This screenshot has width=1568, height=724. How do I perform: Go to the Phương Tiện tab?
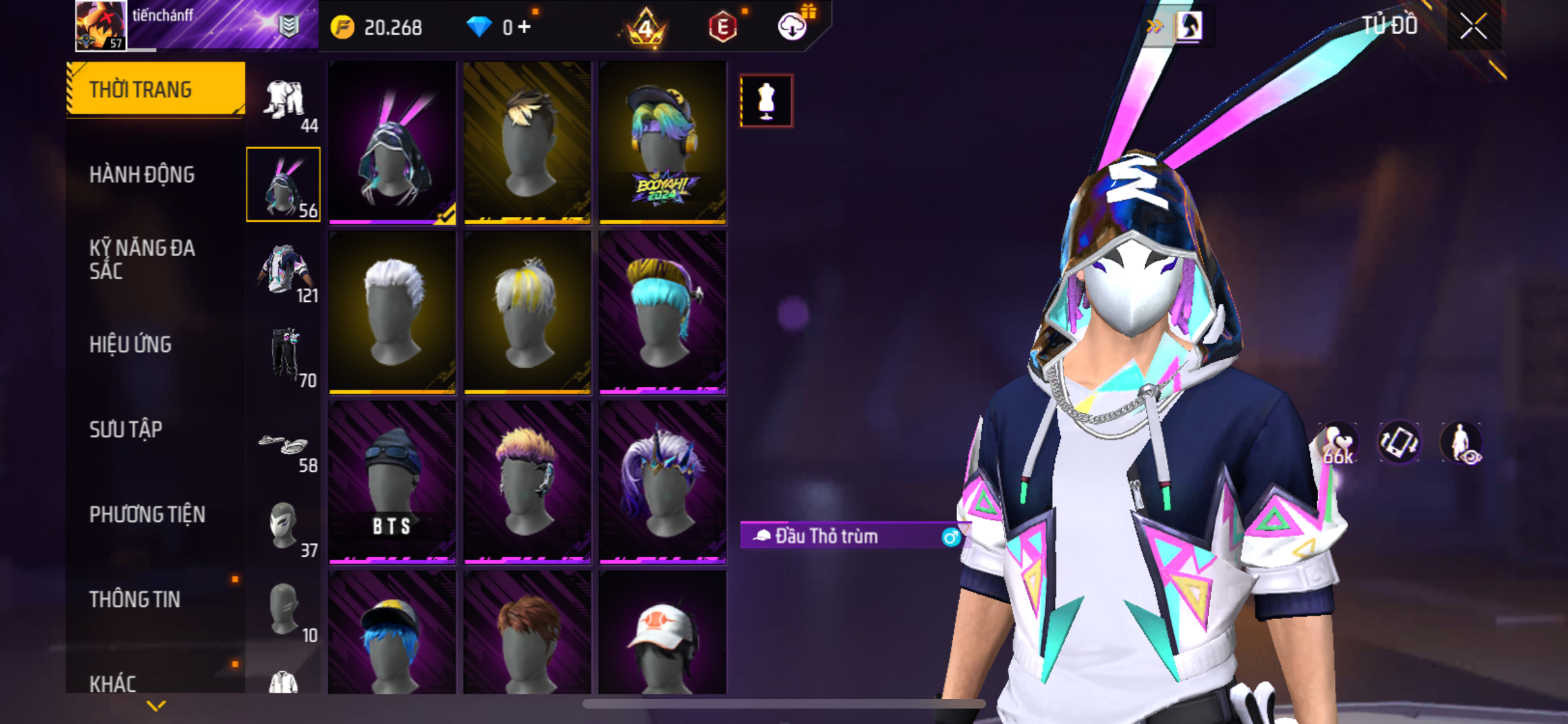tap(147, 514)
